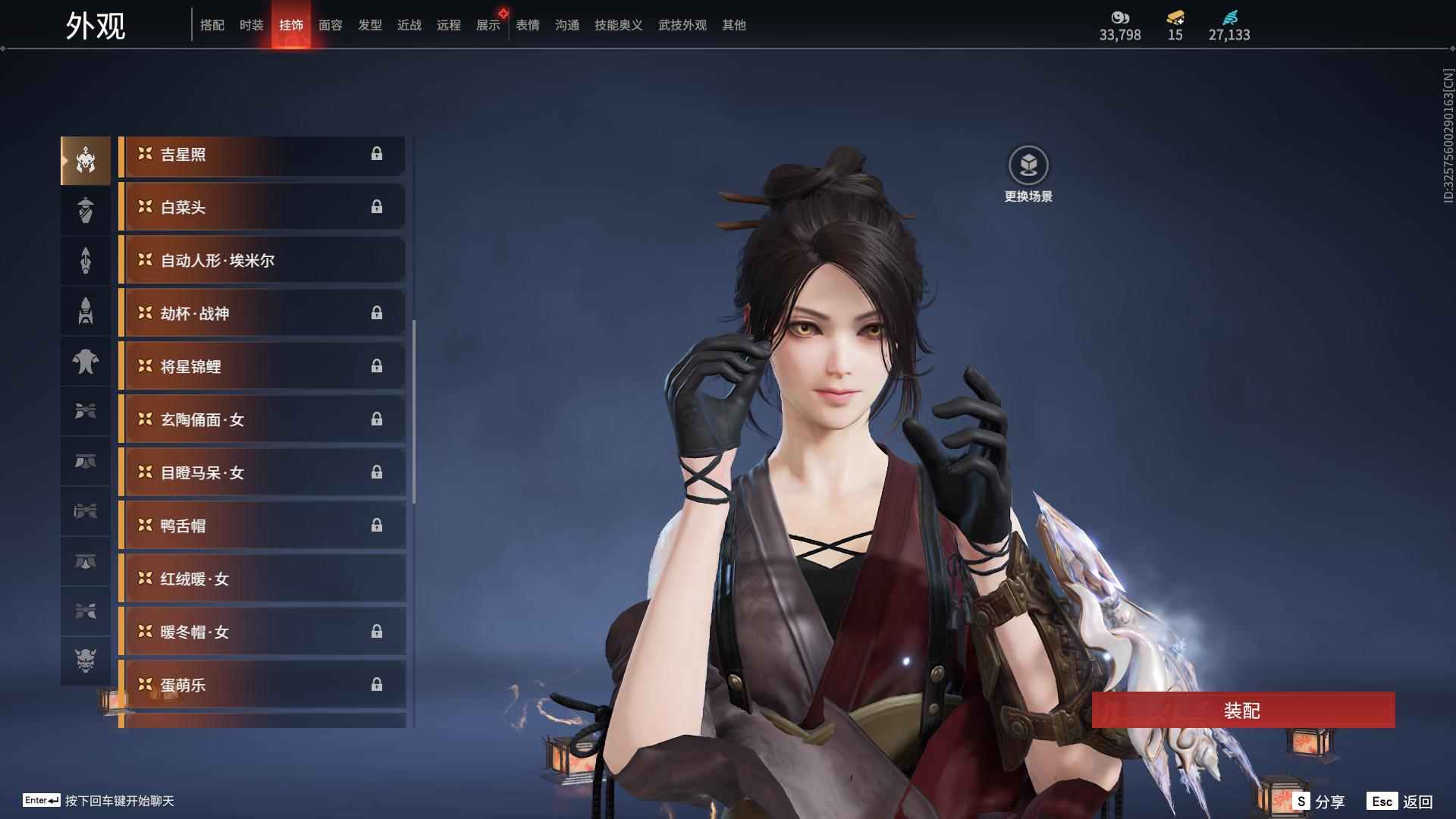
Task: Select the coat accessory category icon
Action: point(86,362)
